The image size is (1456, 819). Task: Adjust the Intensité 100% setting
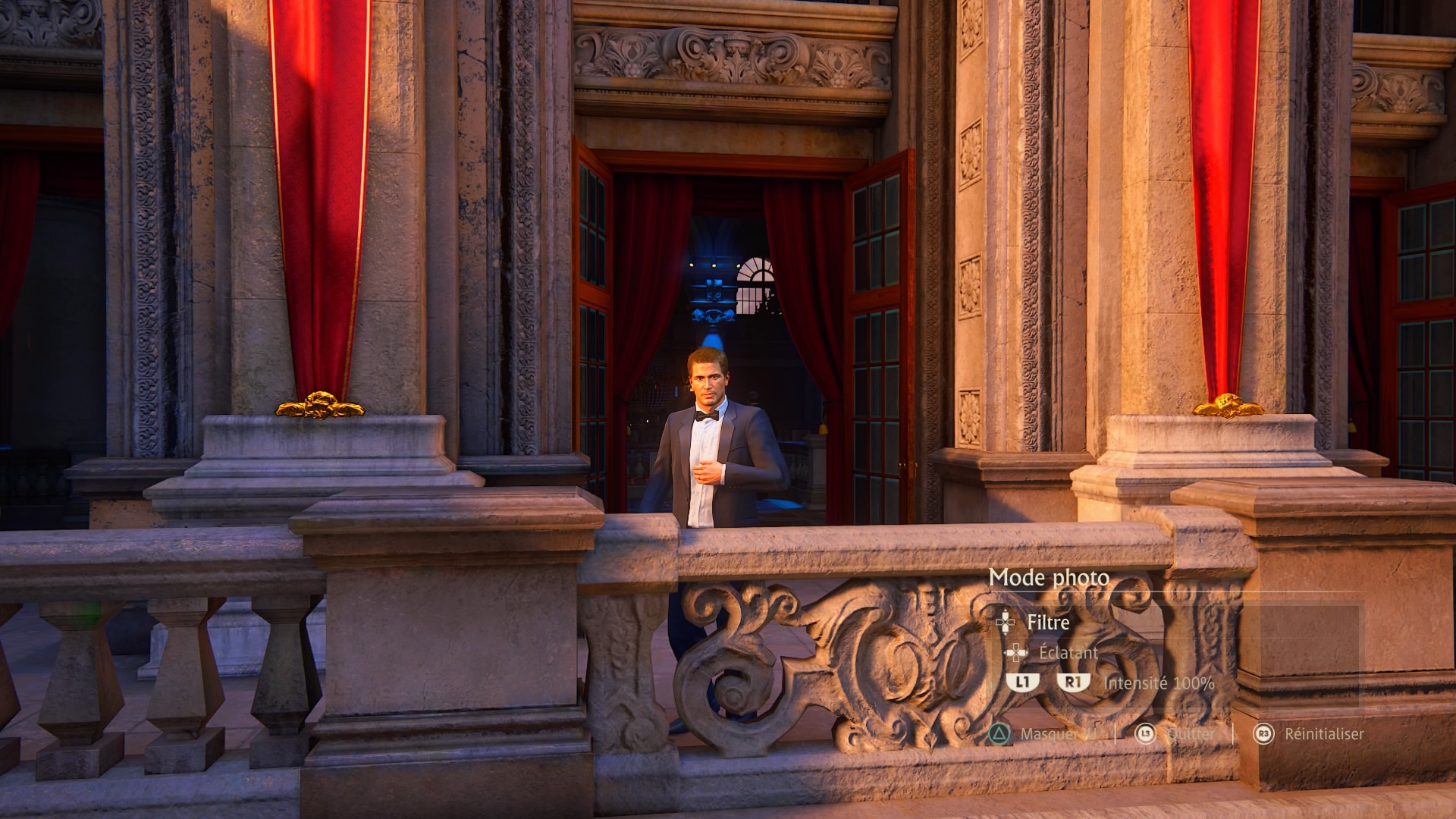[1158, 683]
